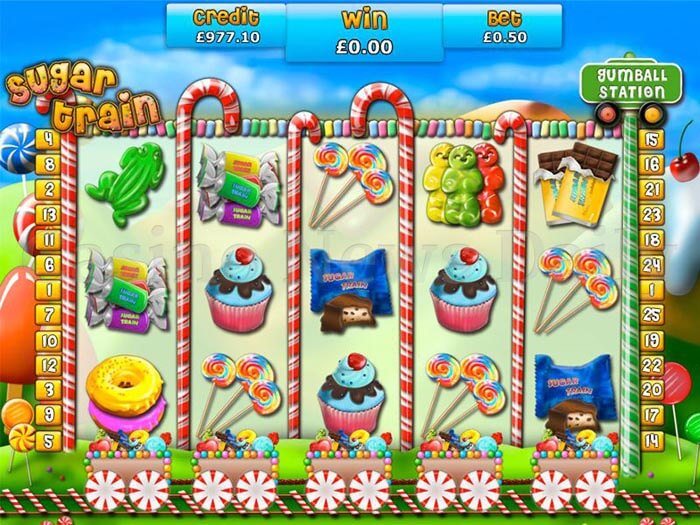Activate payline marker 25
Viewport: 700px width, 525px height.
point(653,313)
